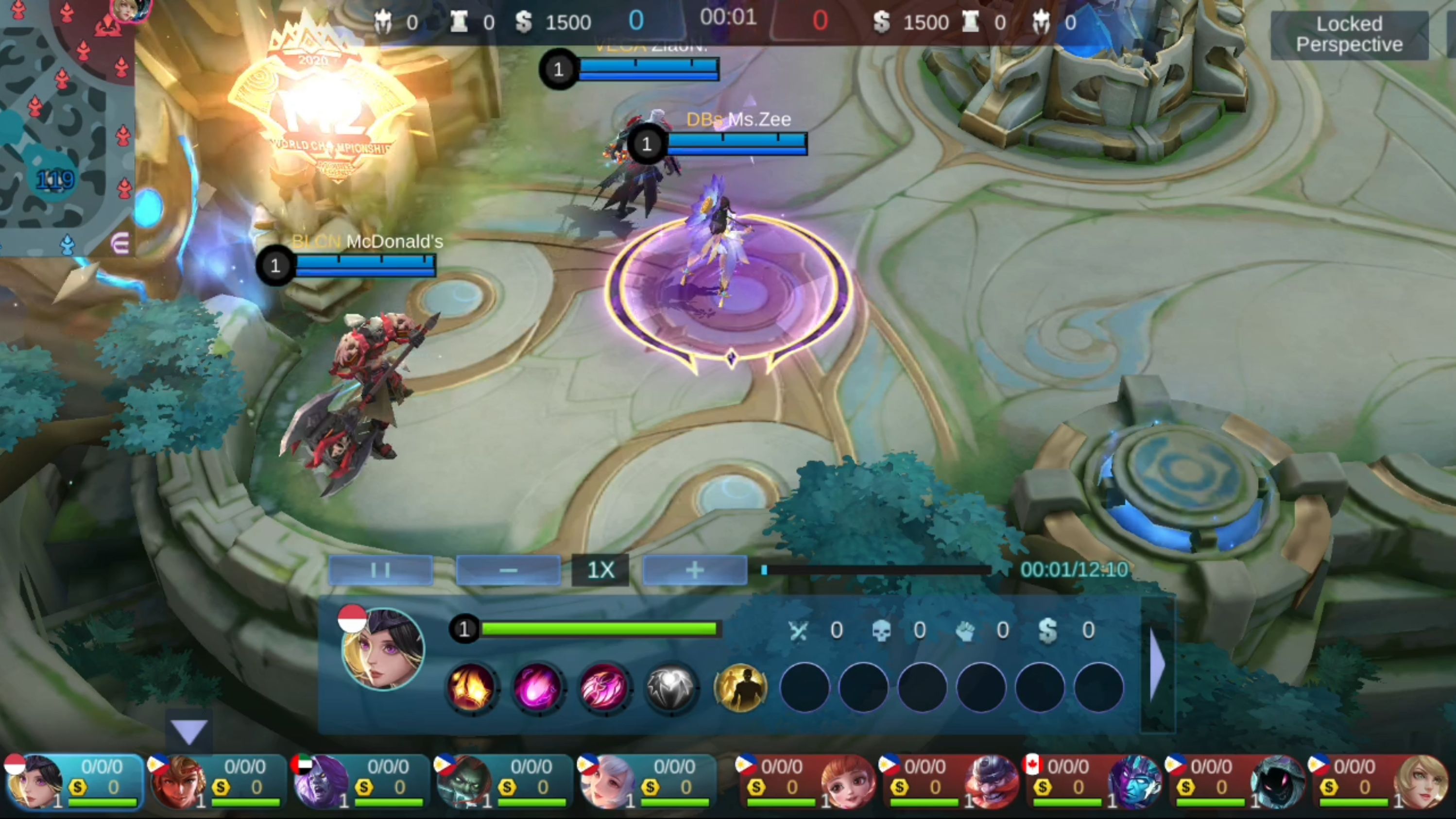Image resolution: width=1456 pixels, height=819 pixels.
Task: Open the minimap
Action: [67, 127]
